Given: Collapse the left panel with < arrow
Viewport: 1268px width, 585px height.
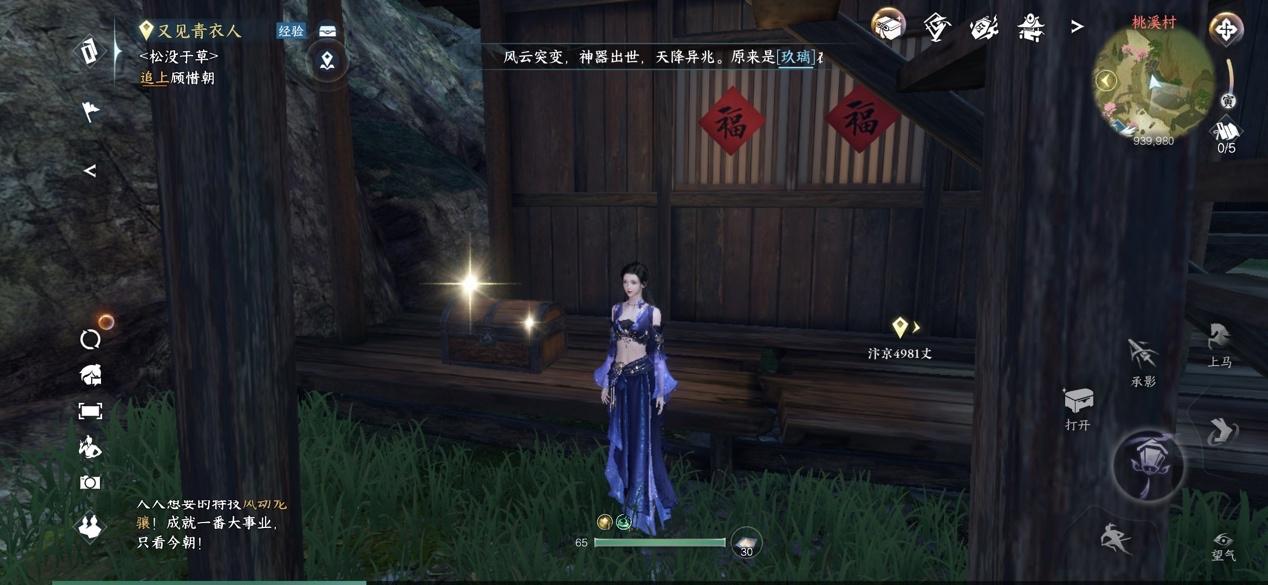Looking at the screenshot, I should click(90, 171).
